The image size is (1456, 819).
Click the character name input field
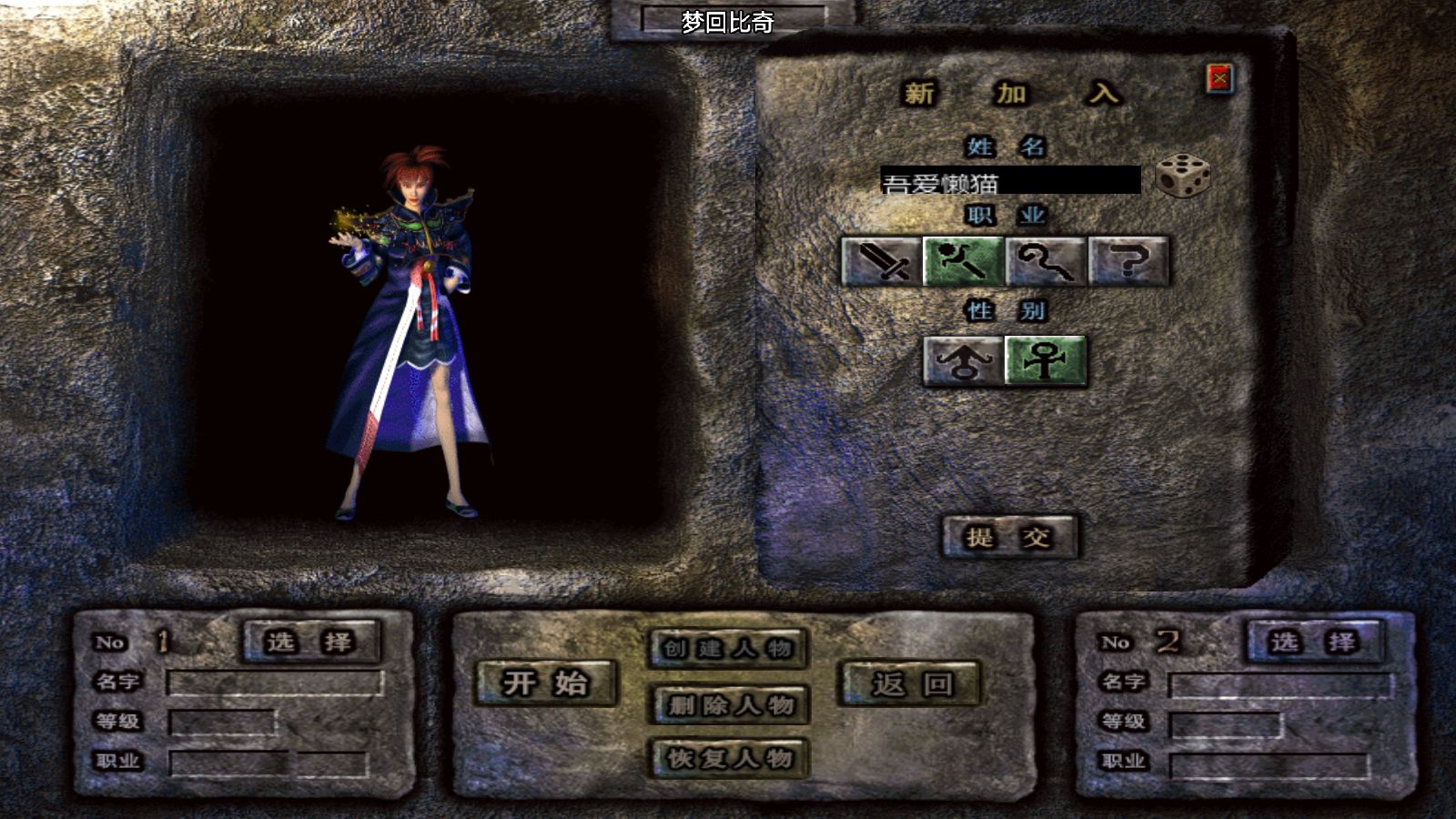[1010, 180]
